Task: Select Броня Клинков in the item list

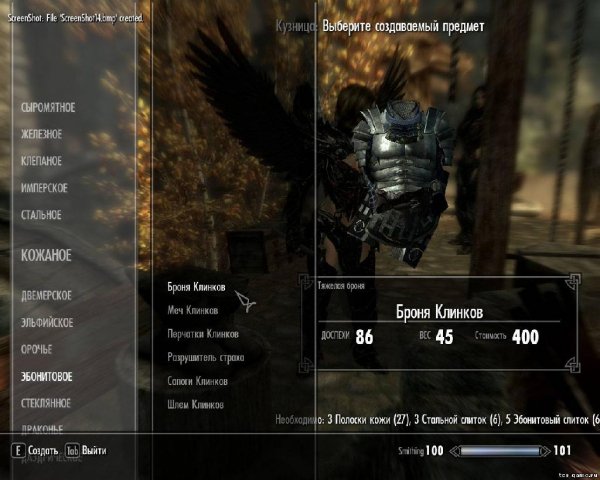Action: click(196, 287)
